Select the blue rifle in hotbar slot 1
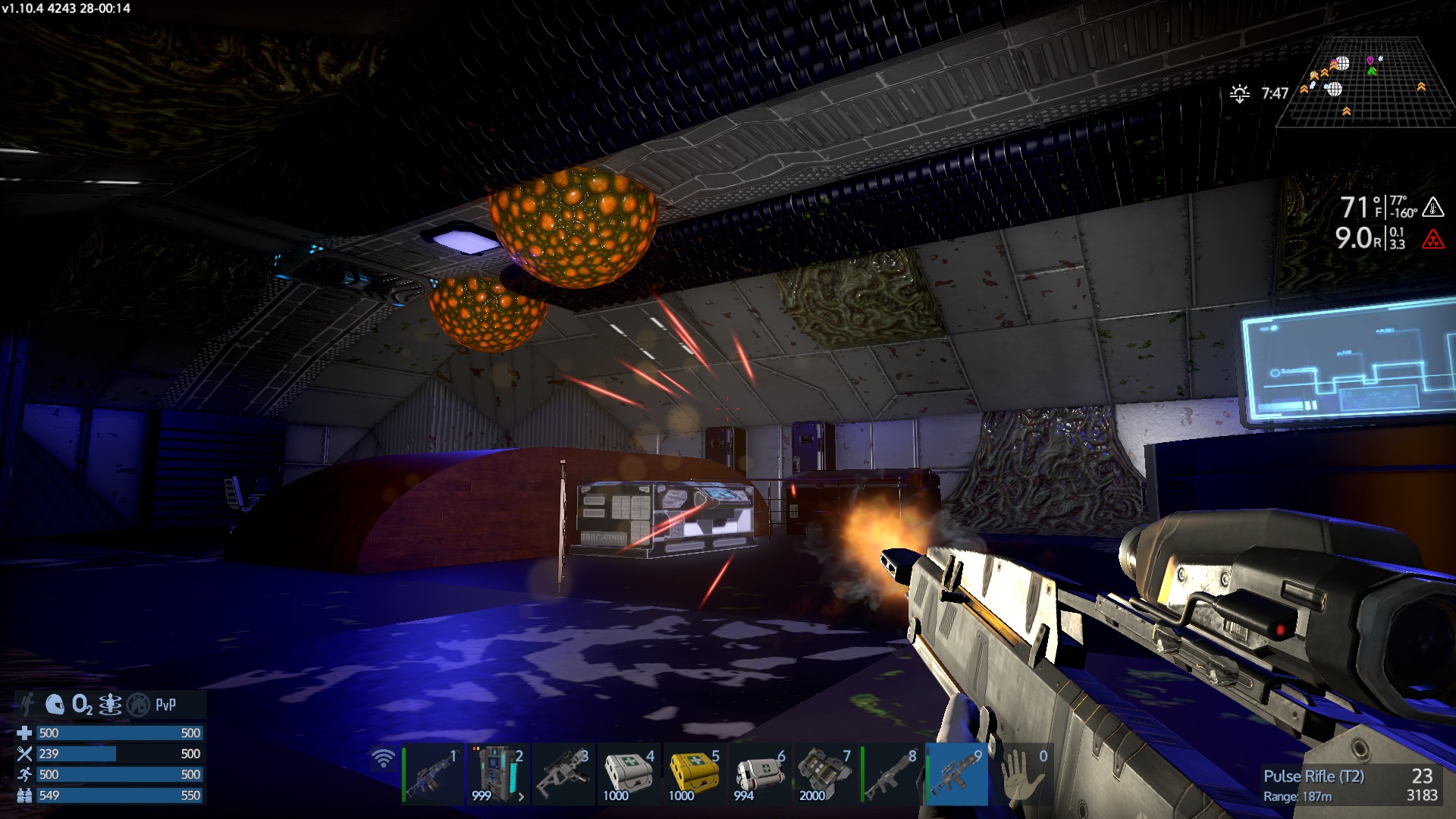 (432, 775)
